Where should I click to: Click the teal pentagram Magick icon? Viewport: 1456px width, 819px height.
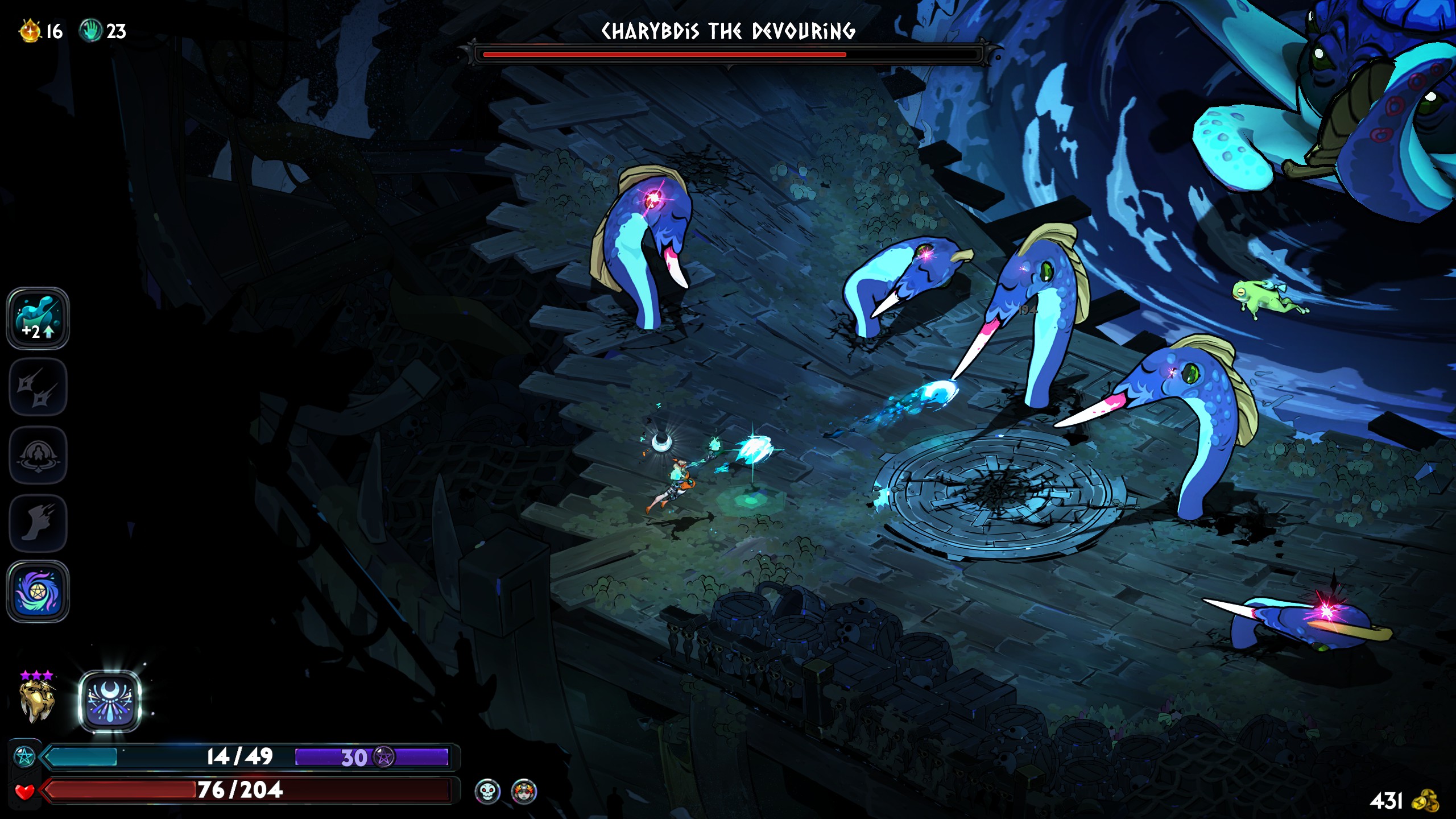tap(24, 757)
